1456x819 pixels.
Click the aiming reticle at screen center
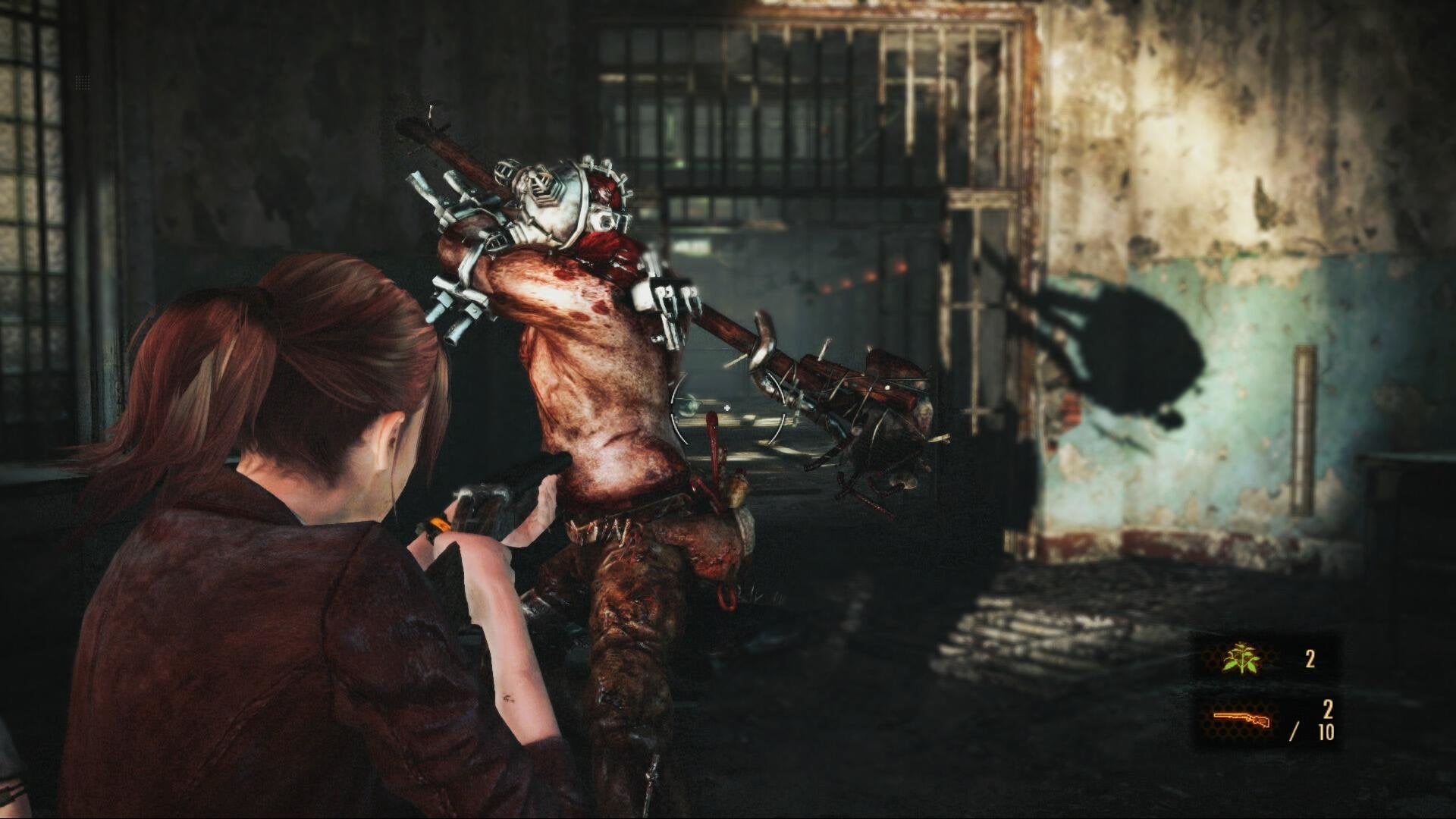(x=728, y=406)
